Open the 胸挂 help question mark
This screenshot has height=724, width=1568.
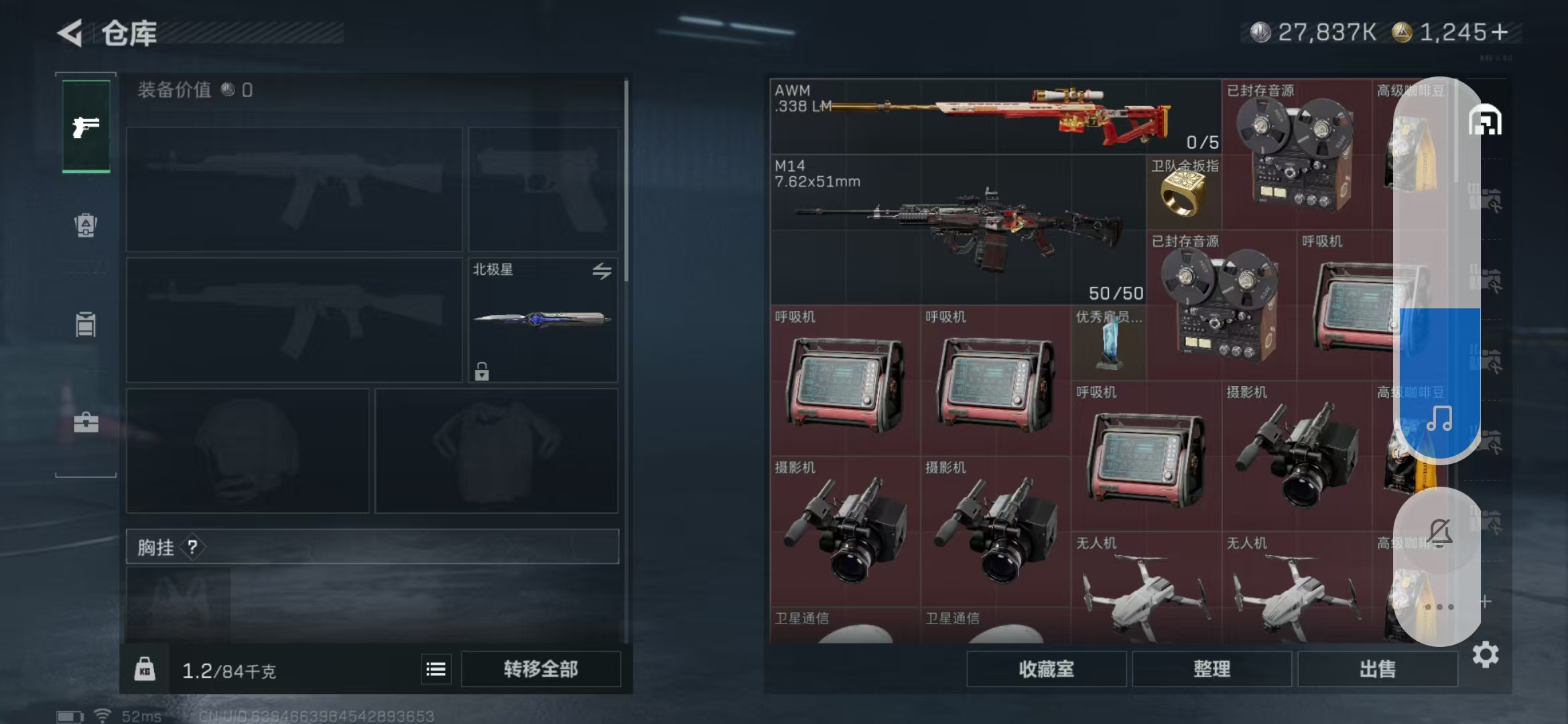(x=193, y=547)
